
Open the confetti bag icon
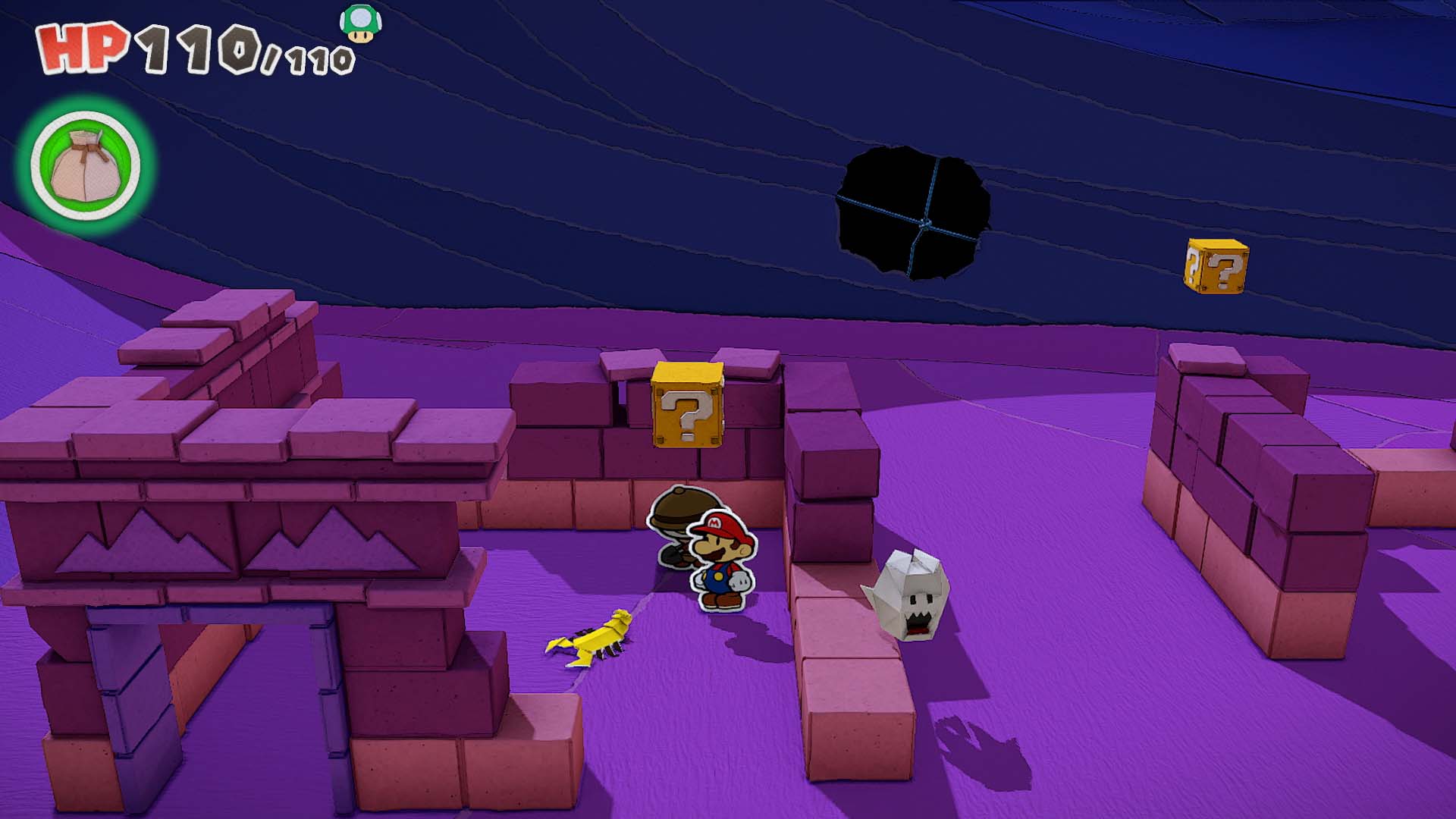[85, 165]
